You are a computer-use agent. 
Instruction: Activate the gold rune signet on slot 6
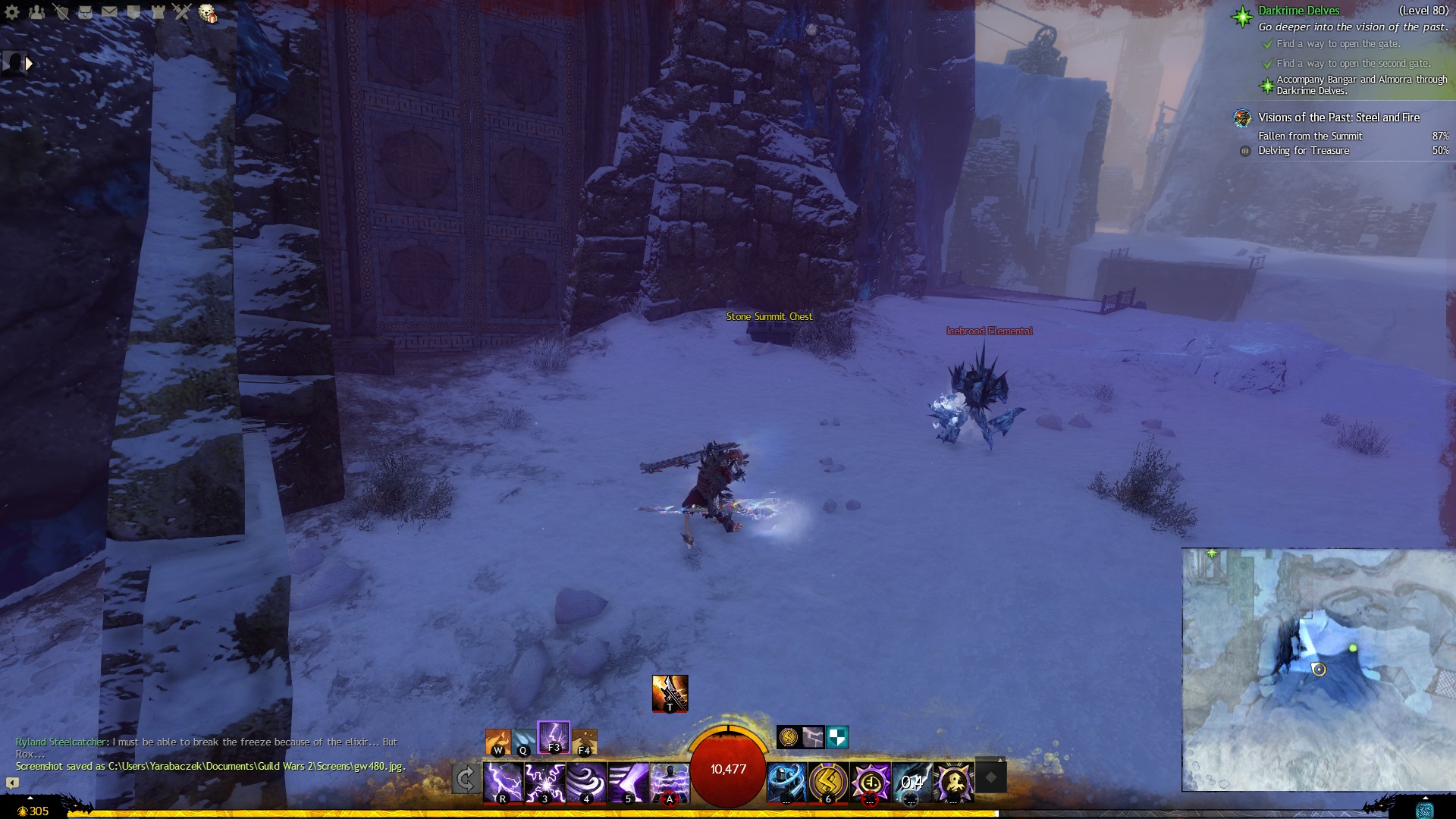828,782
